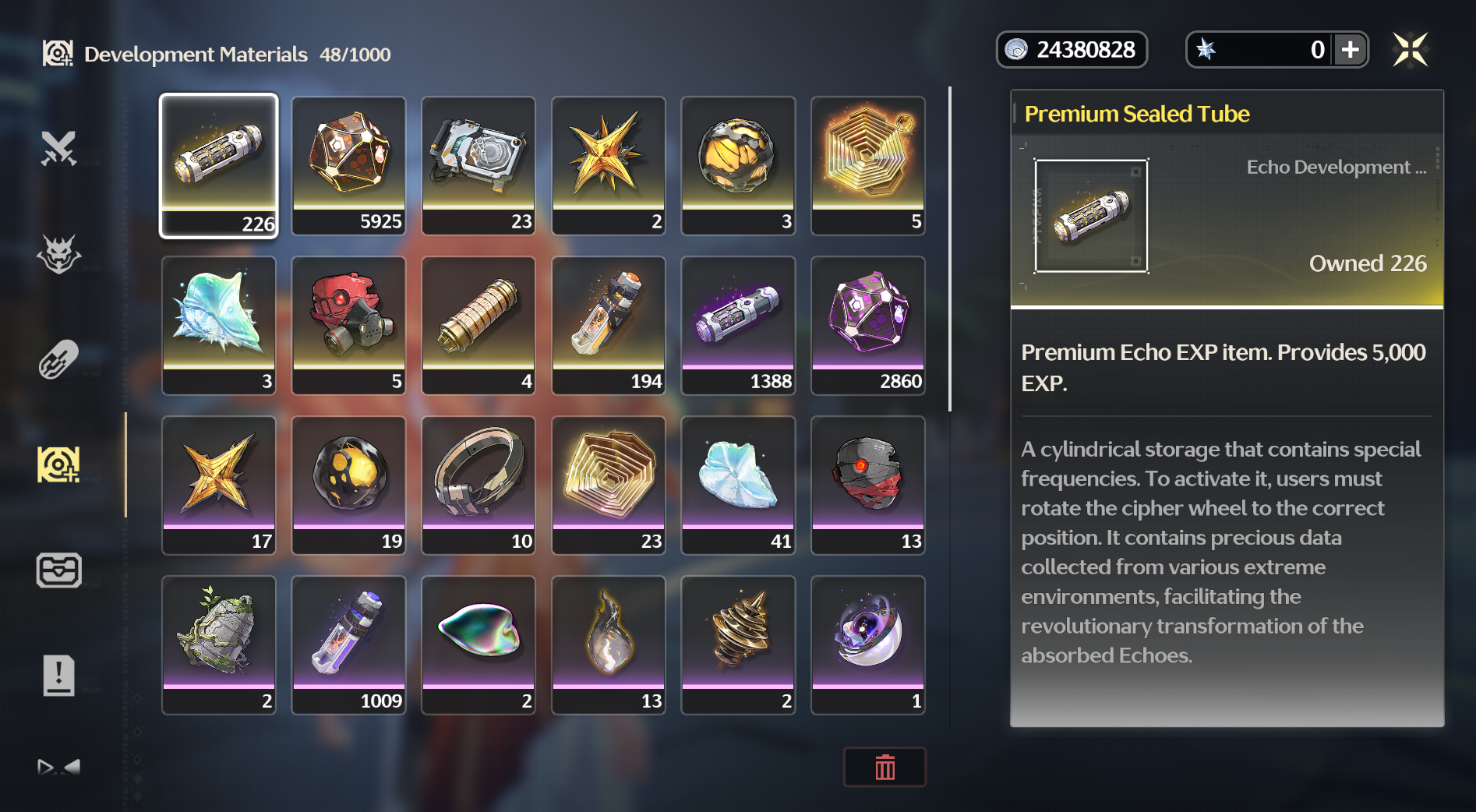Add Astrite with the plus button
The height and width of the screenshot is (812, 1476).
1351,50
